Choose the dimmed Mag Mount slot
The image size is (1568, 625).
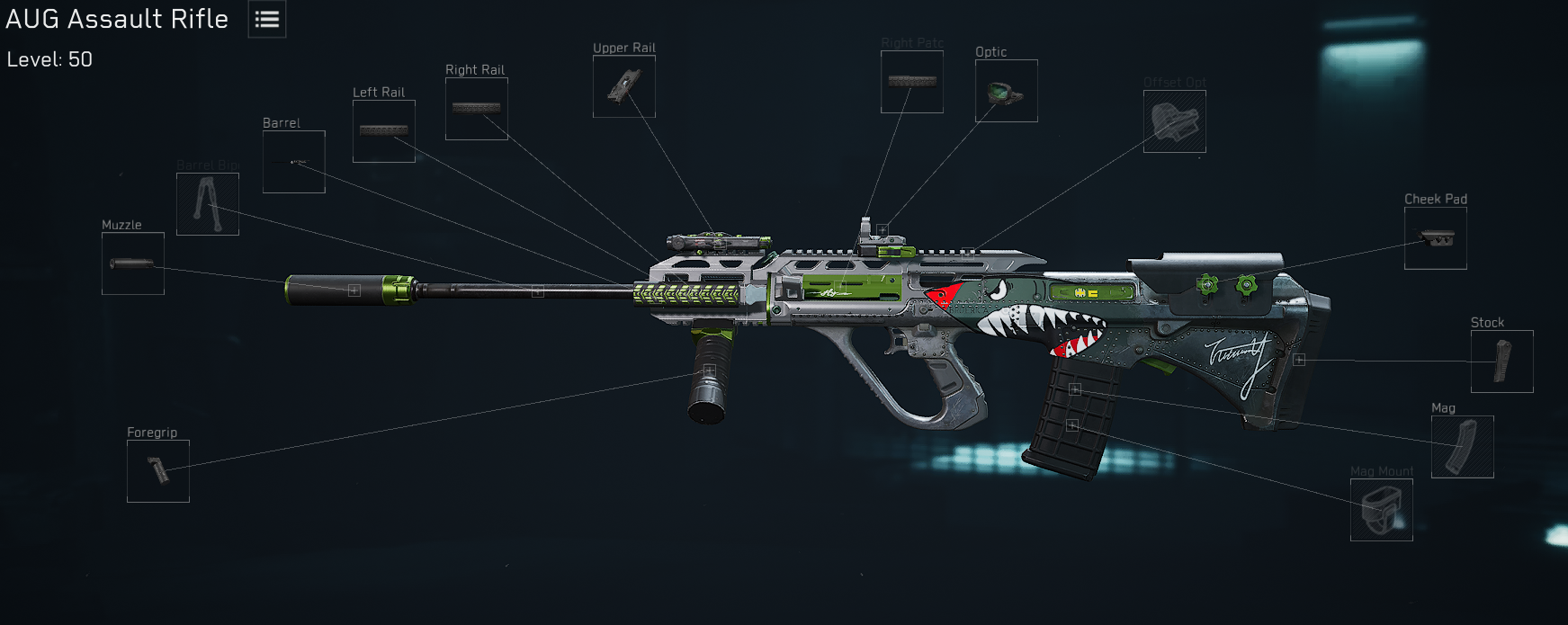(1382, 510)
